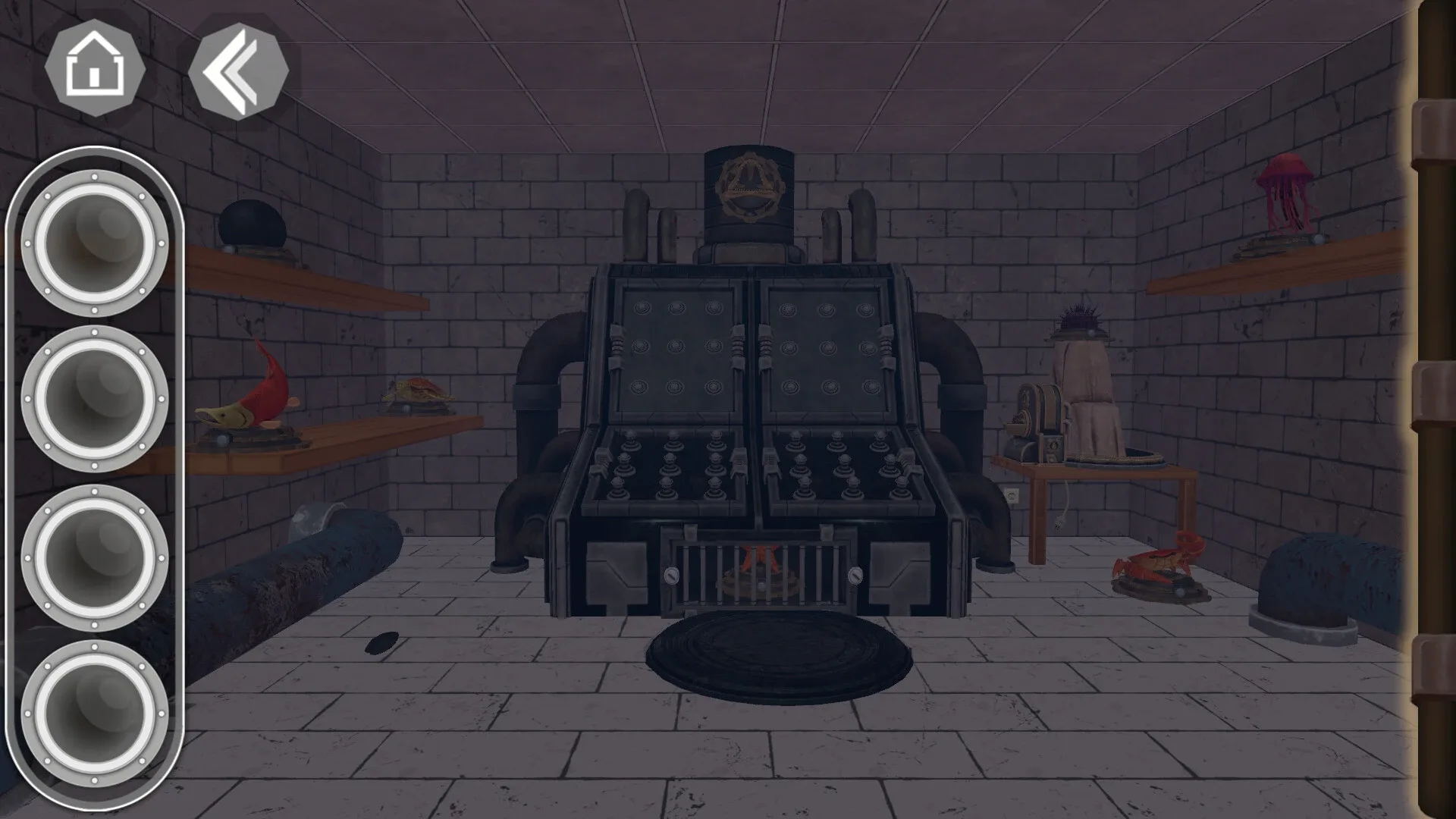This screenshot has width=1456, height=819.
Task: Click the home icon
Action: pyautogui.click(x=95, y=68)
